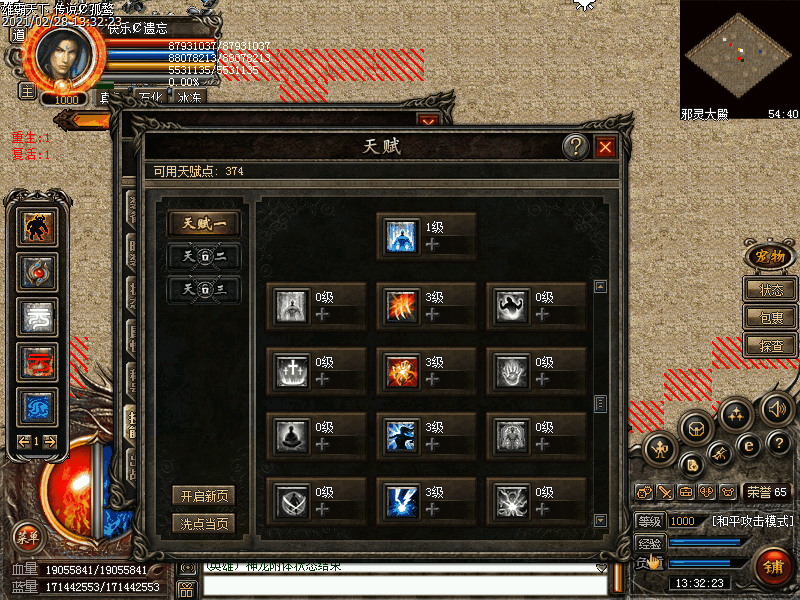
Task: Open the 状态 status panel
Action: [770, 290]
